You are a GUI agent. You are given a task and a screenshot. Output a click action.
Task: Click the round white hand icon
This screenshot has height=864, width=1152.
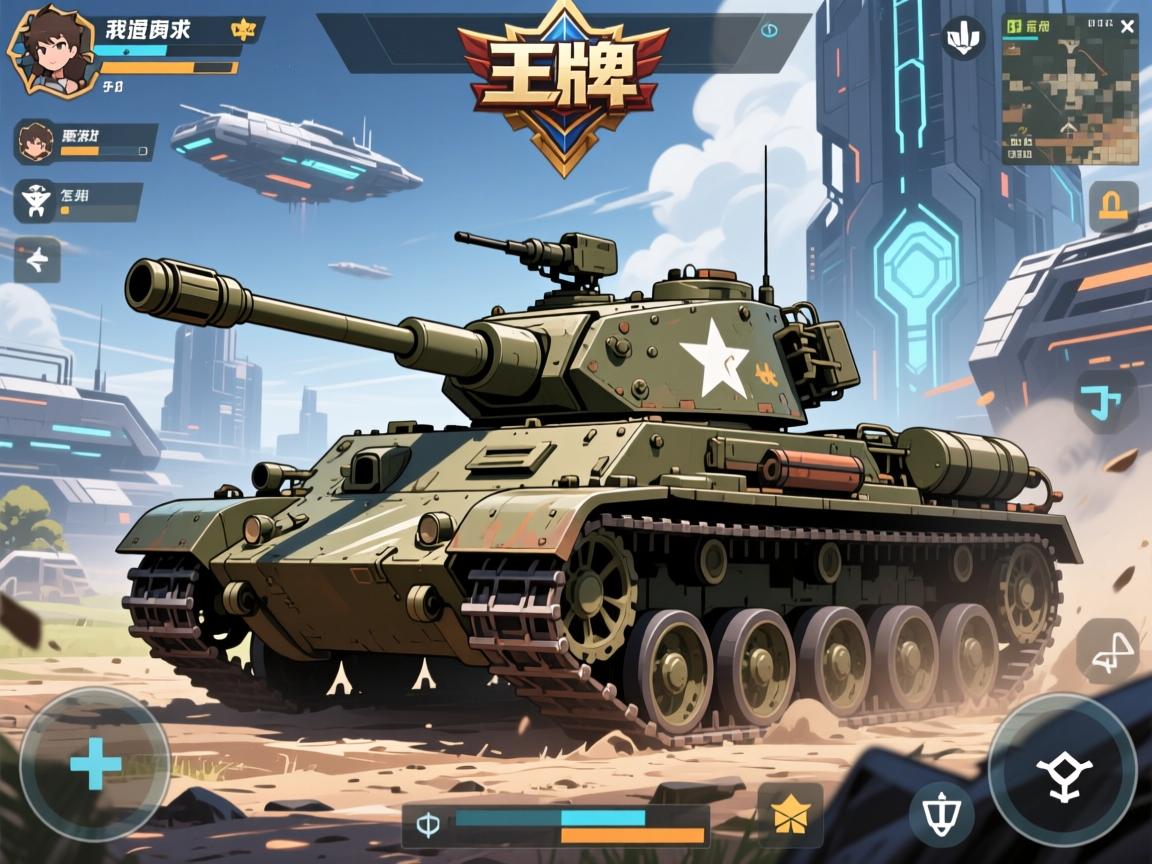coord(964,38)
